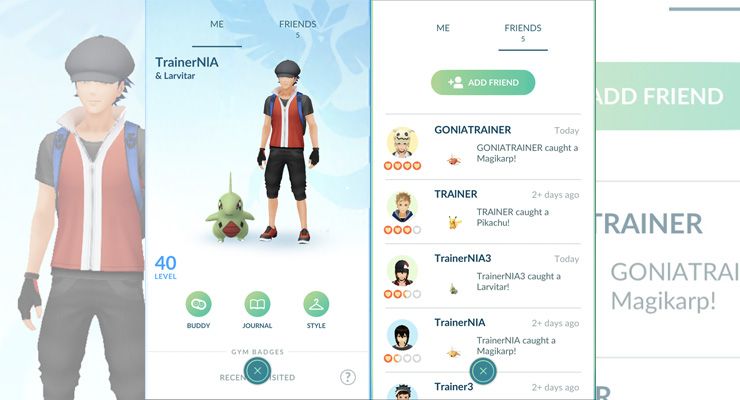Close the trainer profile panel with the X
The width and height of the screenshot is (740, 400).
(x=258, y=371)
